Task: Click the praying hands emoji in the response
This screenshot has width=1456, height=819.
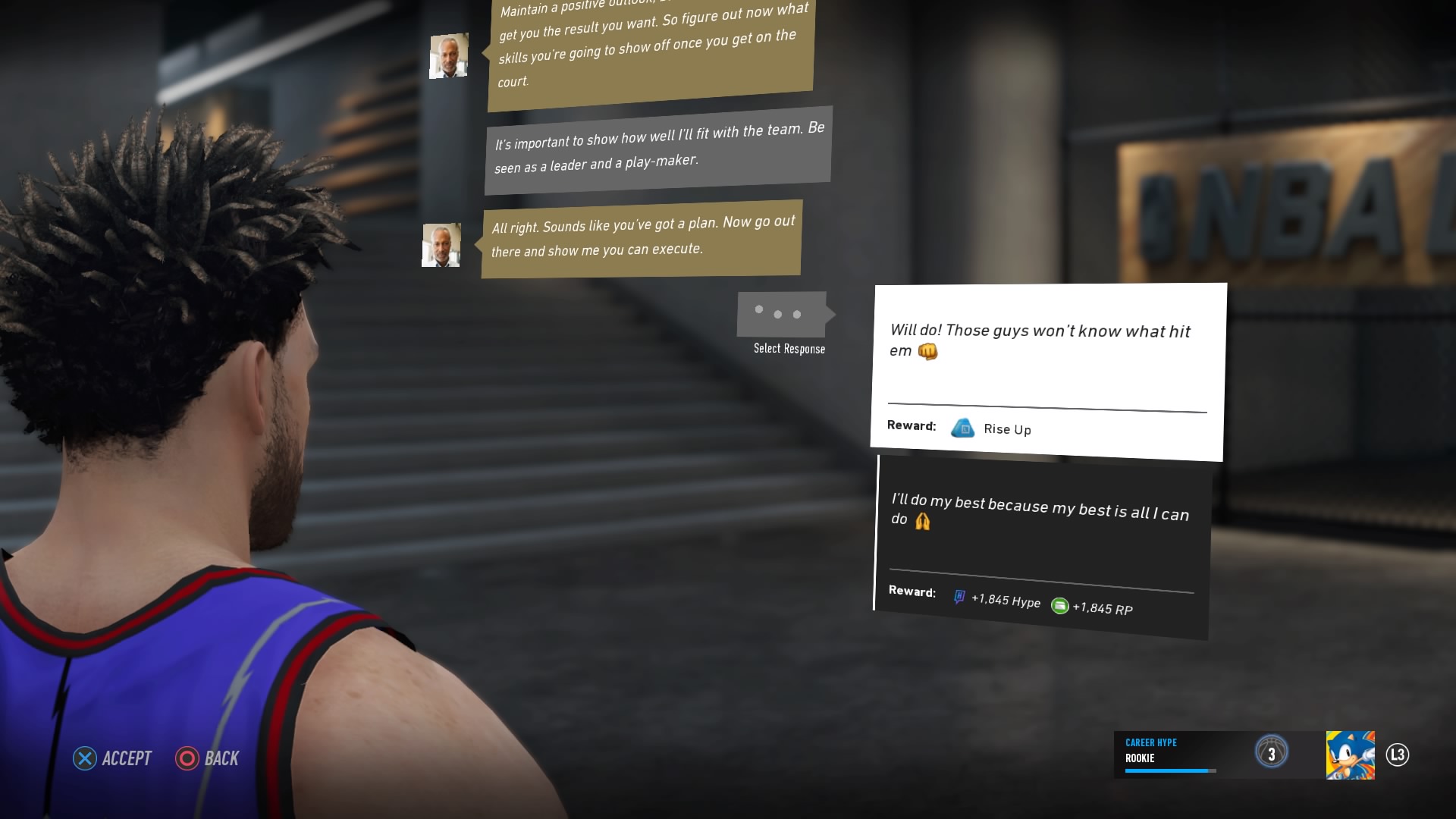Action: tap(921, 520)
